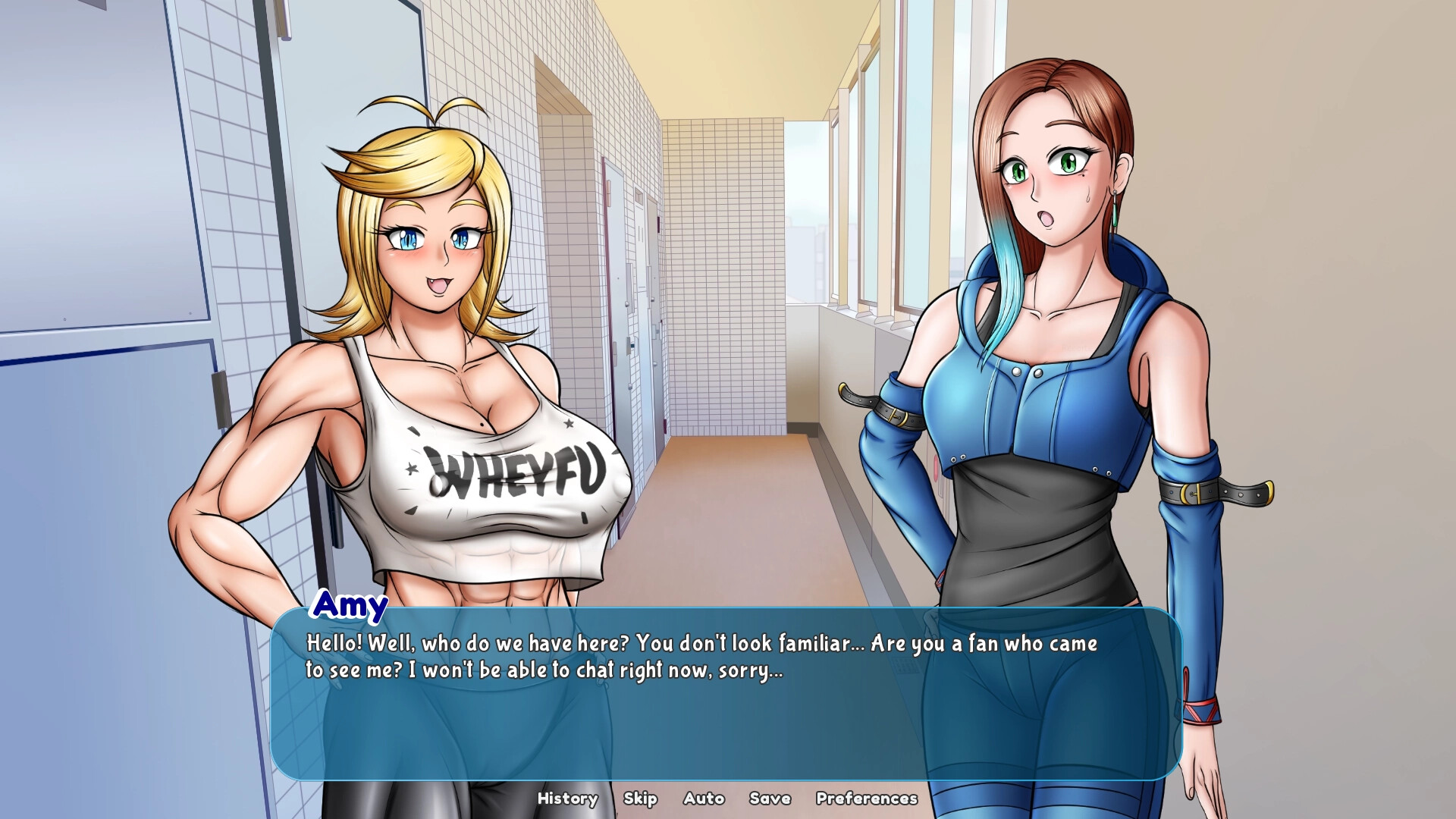This screenshot has width=1456, height=819.
Task: Click History at the bottom of the screen
Action: pos(567,799)
